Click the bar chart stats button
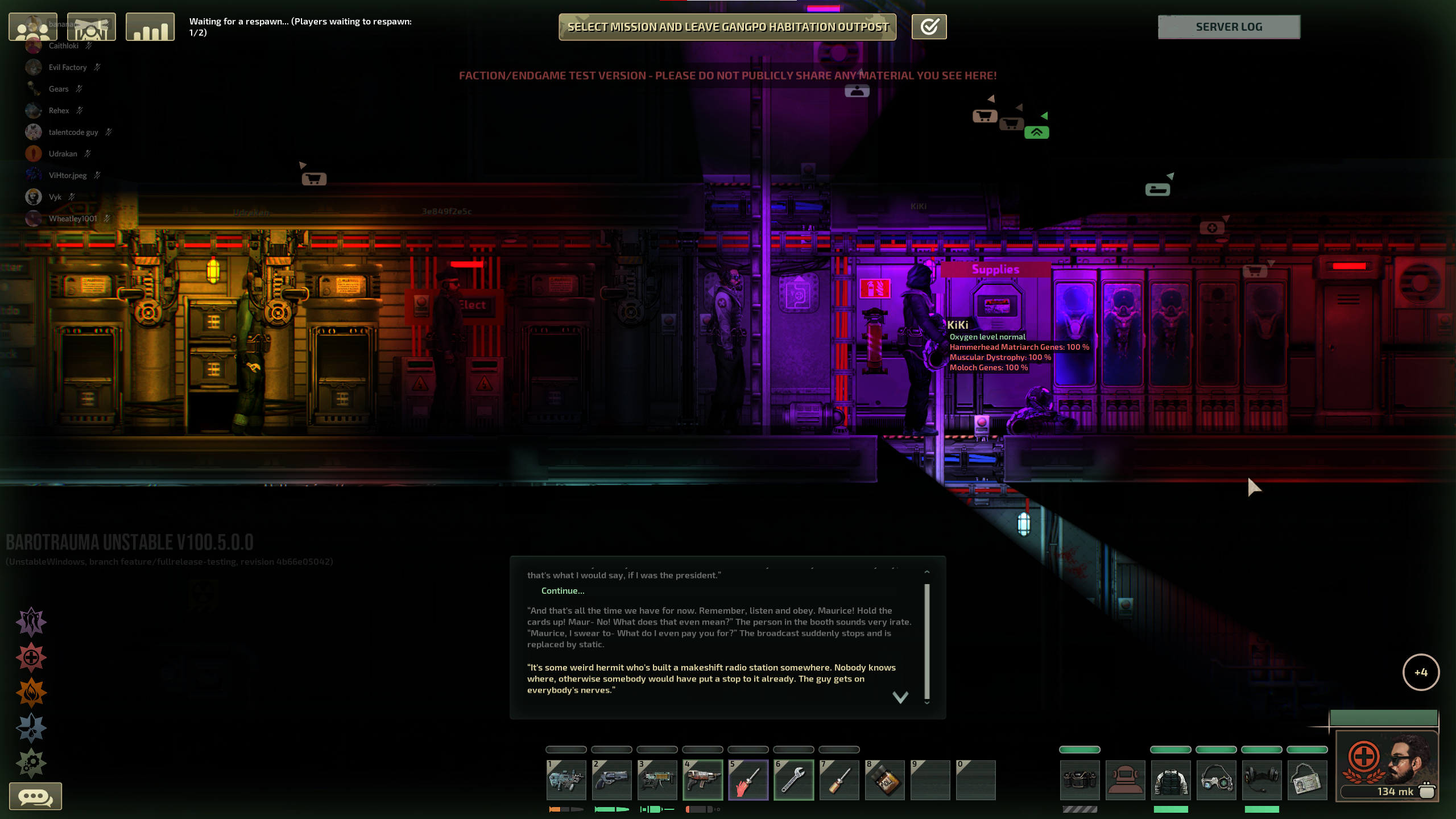This screenshot has width=1456, height=819. 150,27
